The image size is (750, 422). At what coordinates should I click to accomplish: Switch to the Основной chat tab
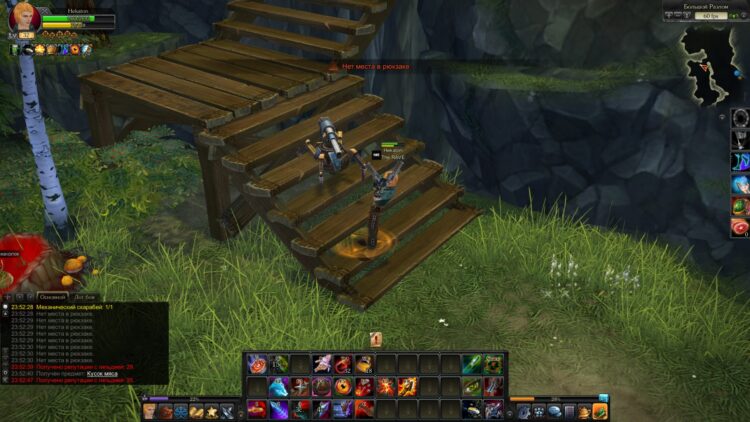tap(52, 297)
